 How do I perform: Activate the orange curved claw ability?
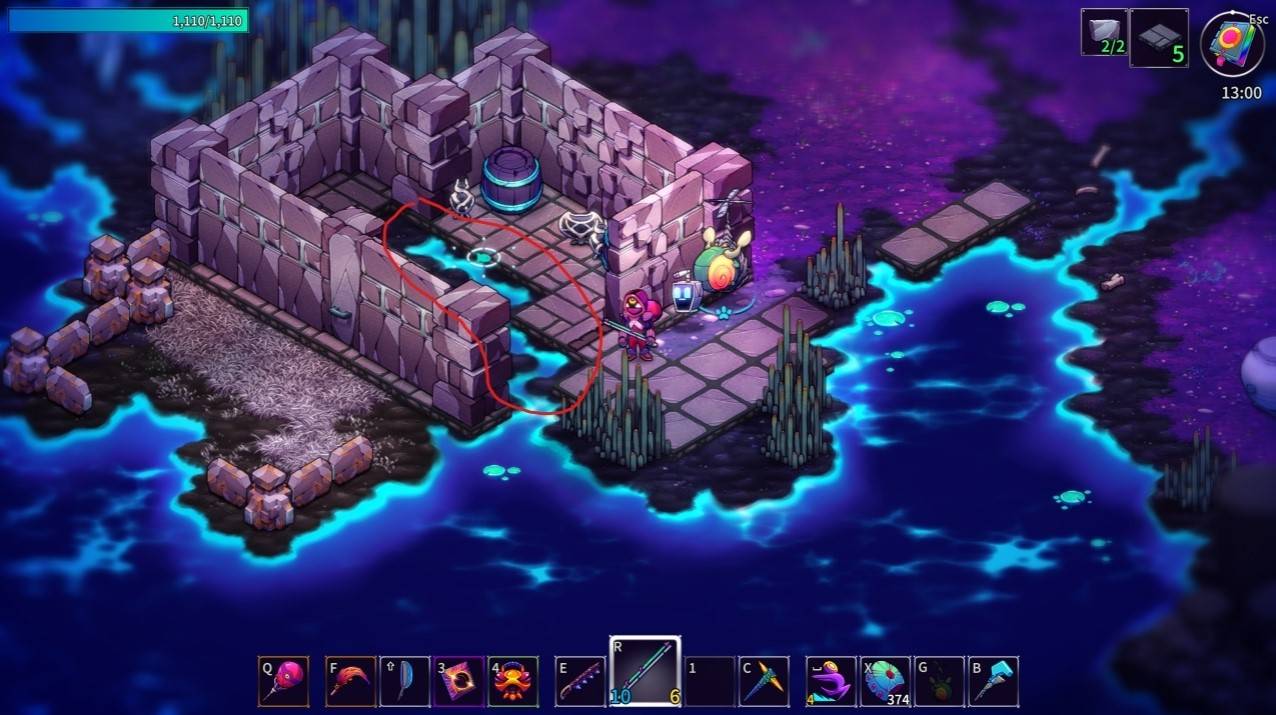(351, 681)
